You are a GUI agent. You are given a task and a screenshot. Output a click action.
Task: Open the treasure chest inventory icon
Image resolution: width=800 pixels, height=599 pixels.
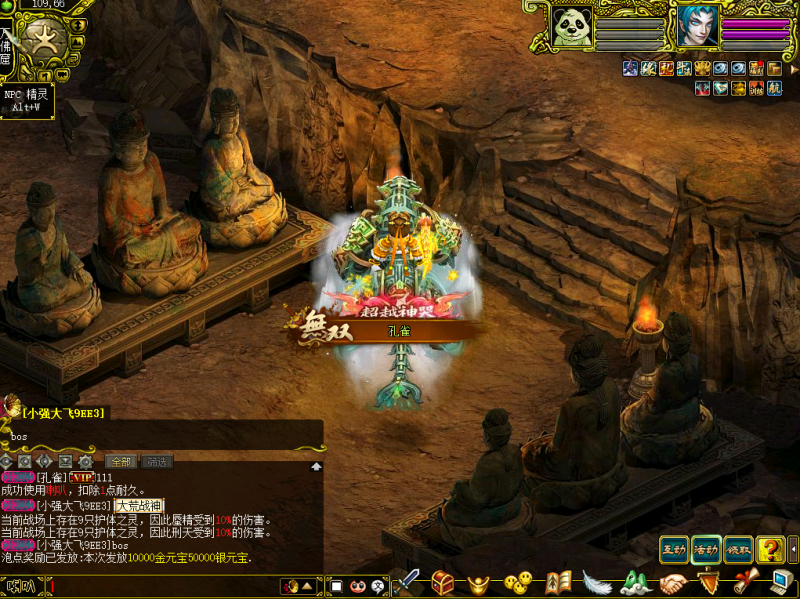point(443,582)
